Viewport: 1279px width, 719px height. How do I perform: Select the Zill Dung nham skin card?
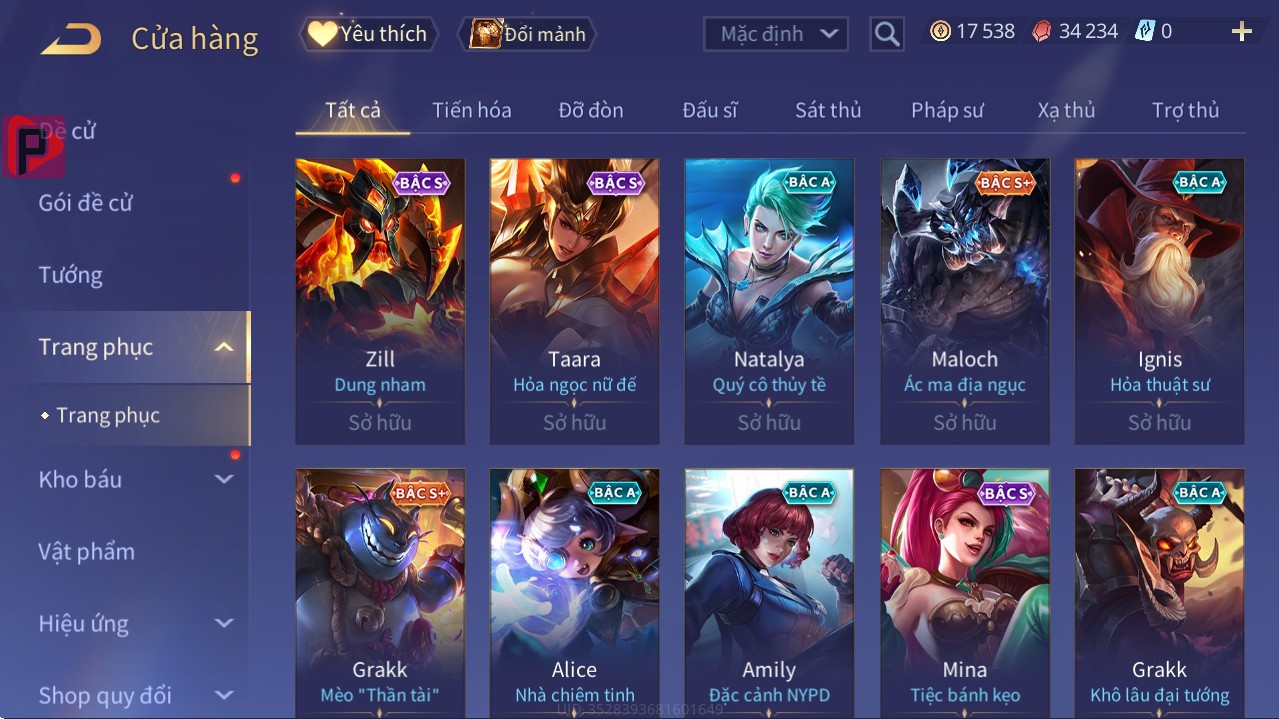[380, 300]
